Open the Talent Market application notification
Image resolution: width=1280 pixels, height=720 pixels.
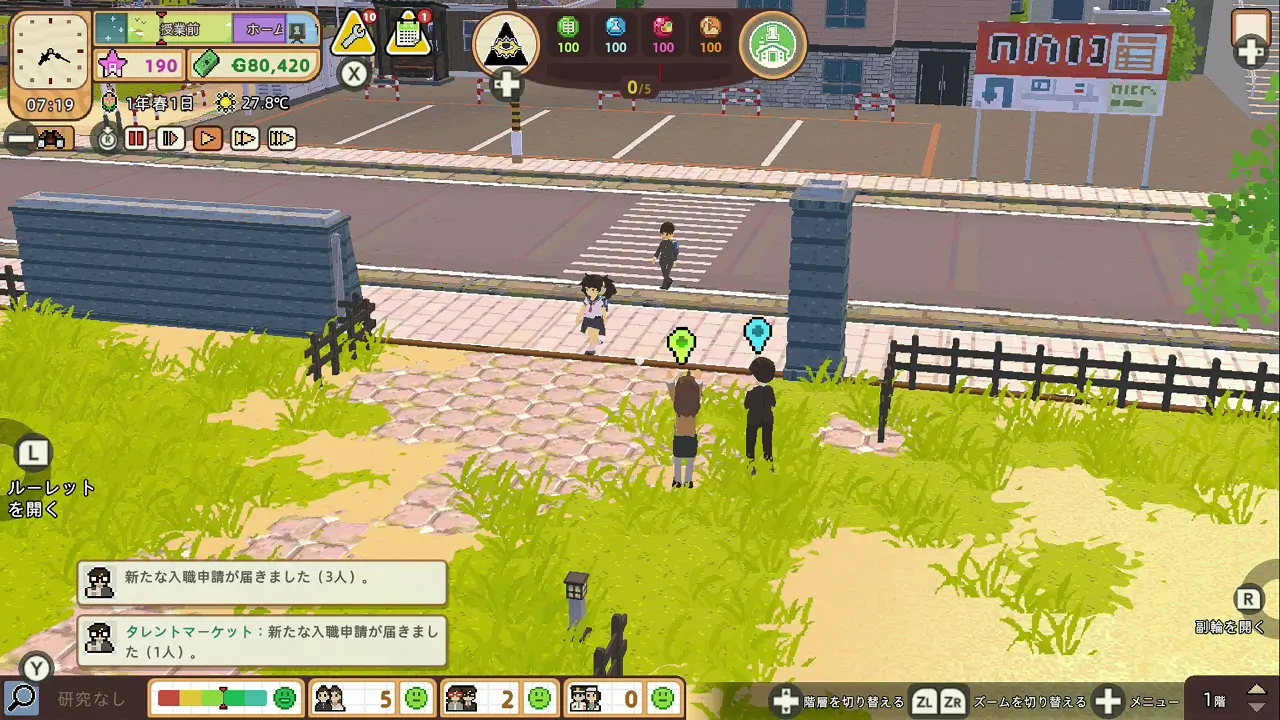pyautogui.click(x=262, y=642)
